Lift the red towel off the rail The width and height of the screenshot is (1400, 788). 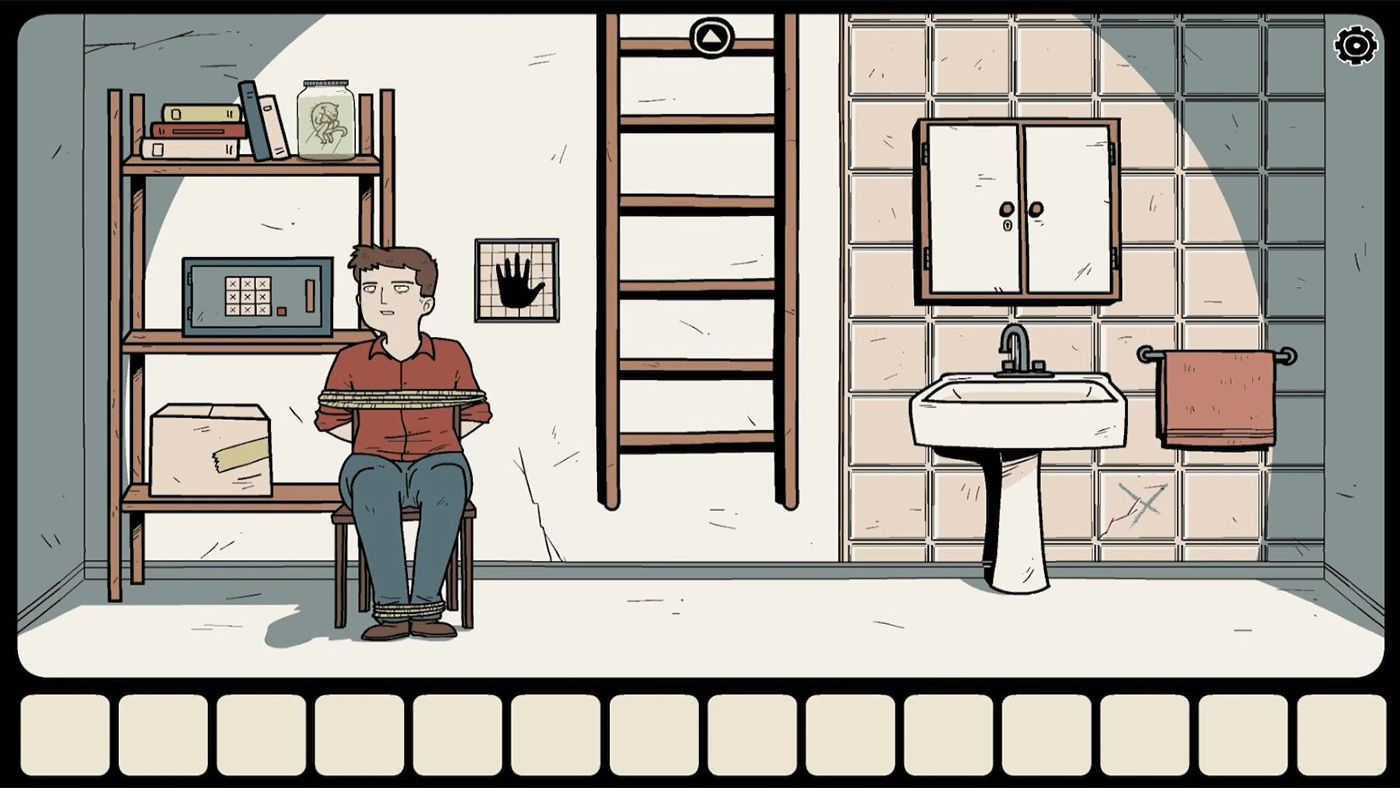(x=1218, y=395)
